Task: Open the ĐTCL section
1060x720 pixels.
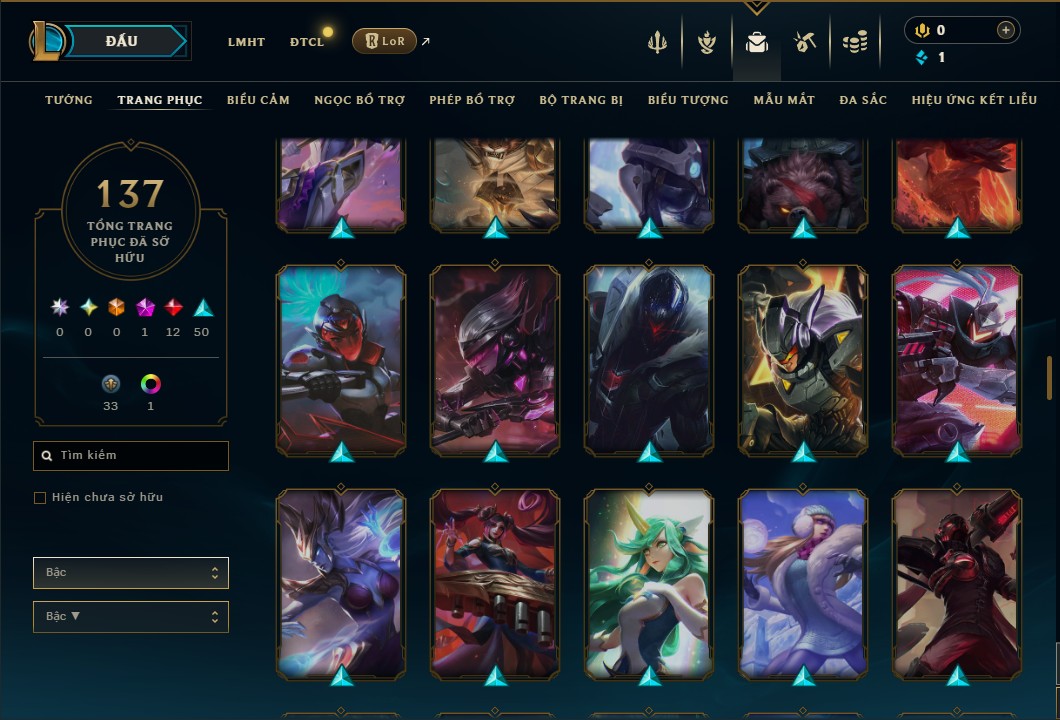Action: (307, 42)
